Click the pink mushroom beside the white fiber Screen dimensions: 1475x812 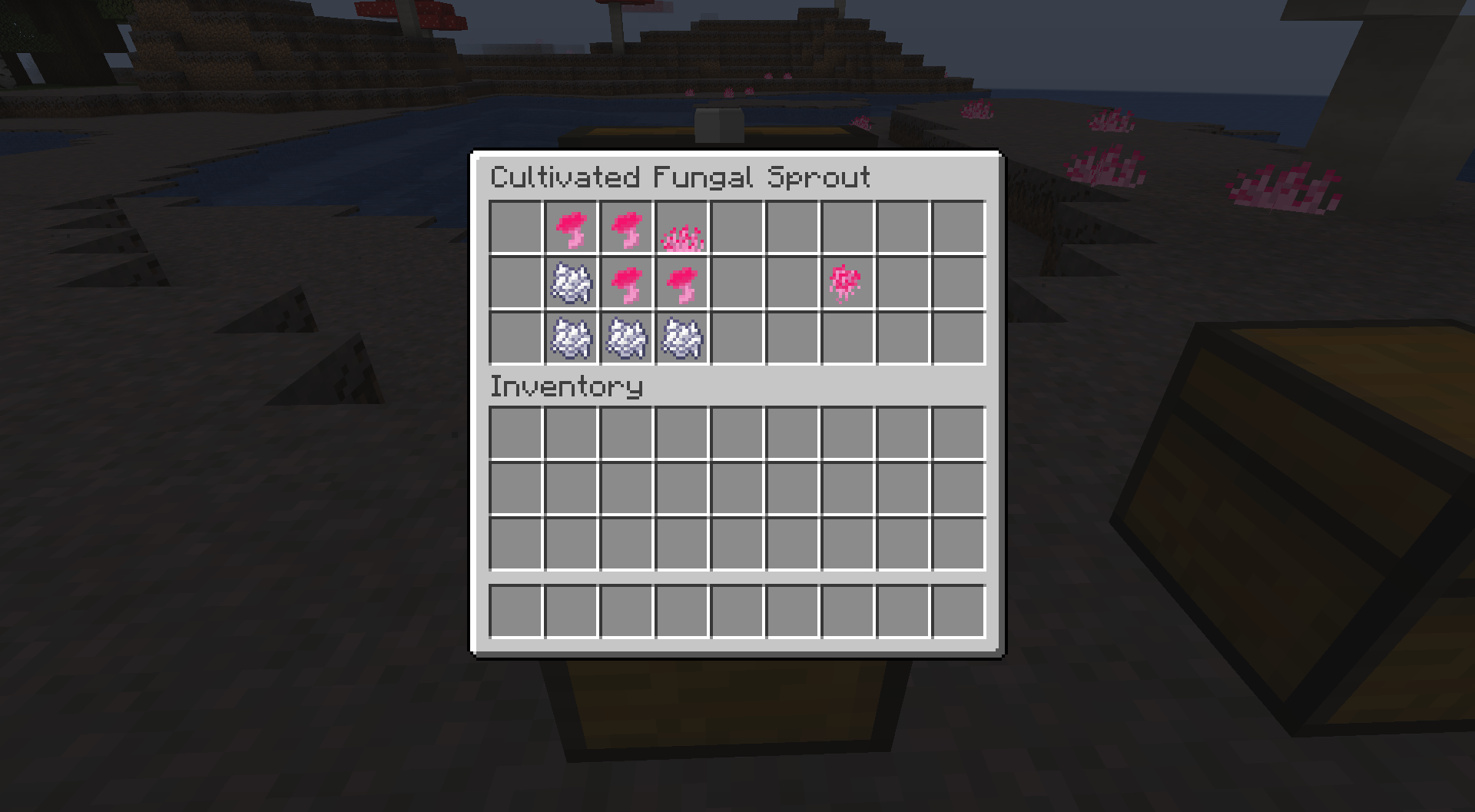pos(628,283)
